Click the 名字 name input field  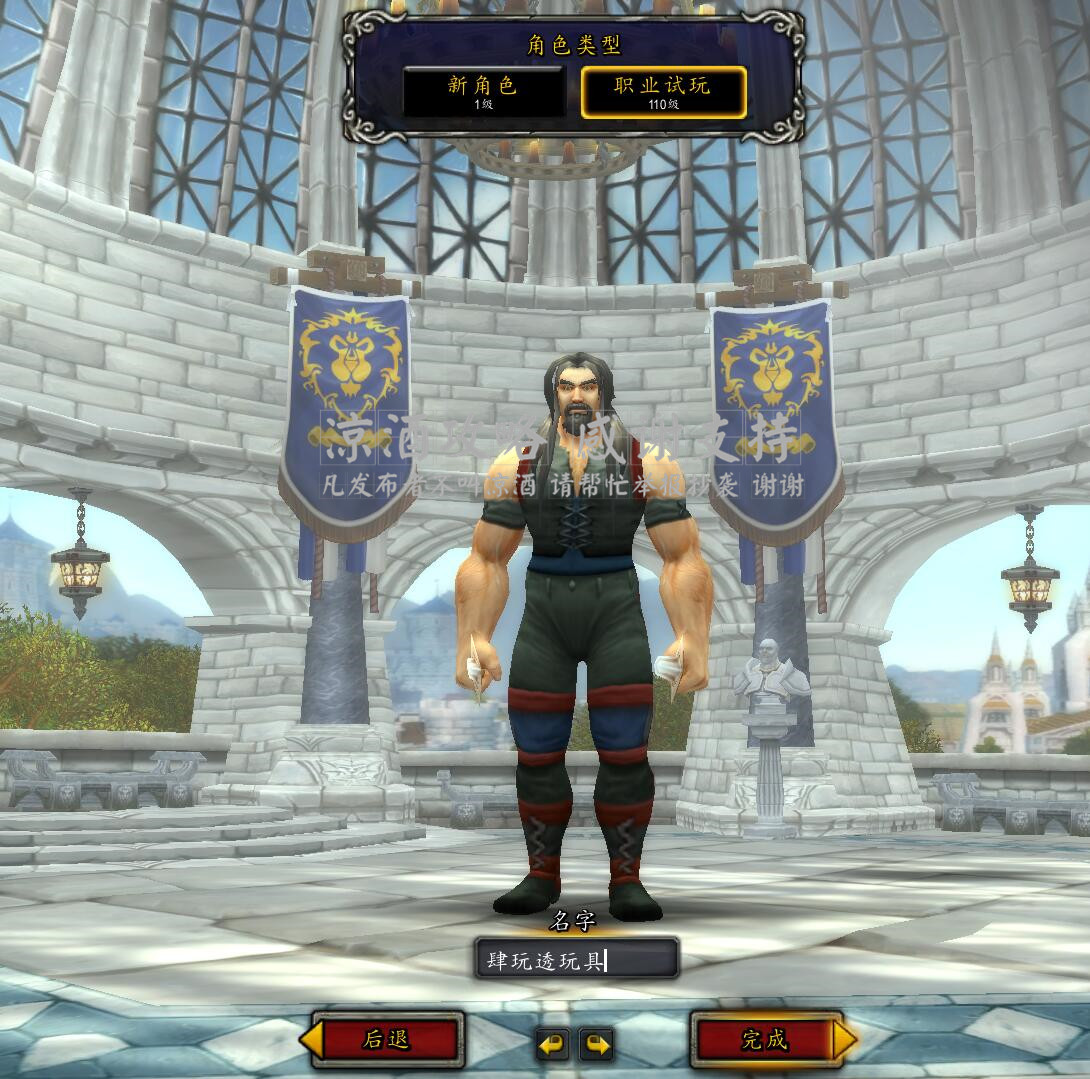[x=576, y=961]
